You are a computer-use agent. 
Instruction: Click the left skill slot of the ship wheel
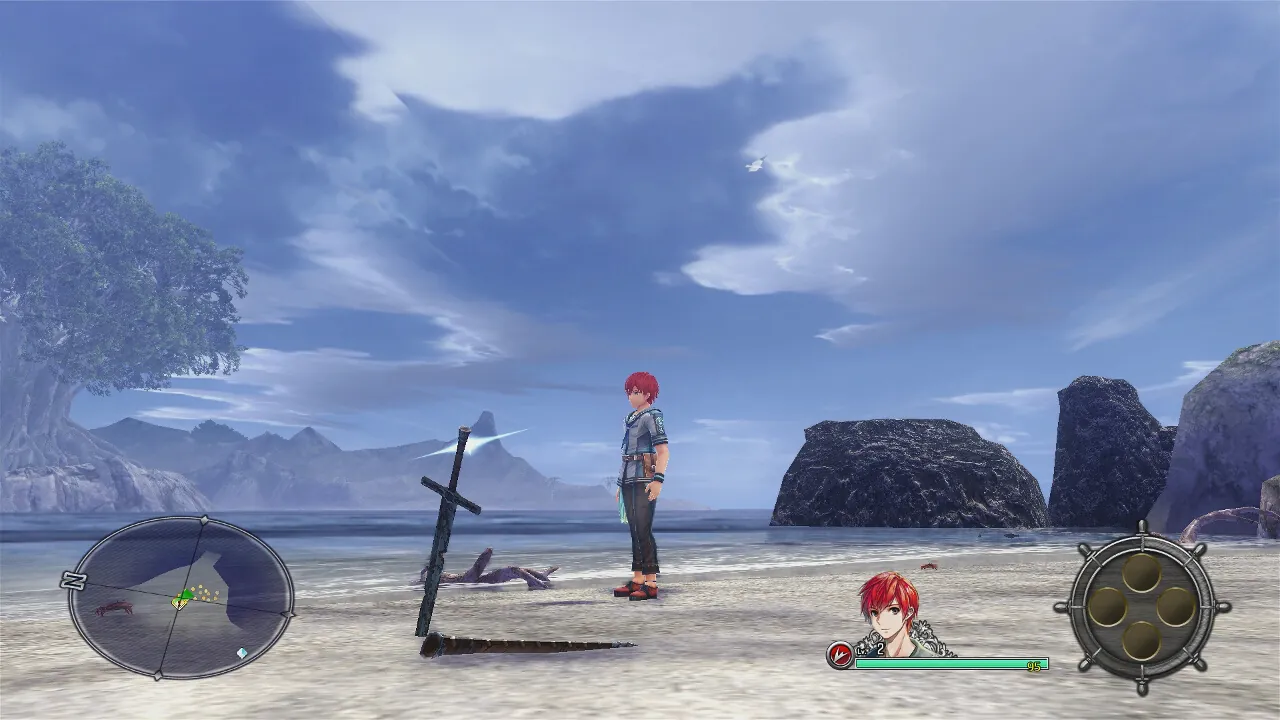(x=1107, y=606)
